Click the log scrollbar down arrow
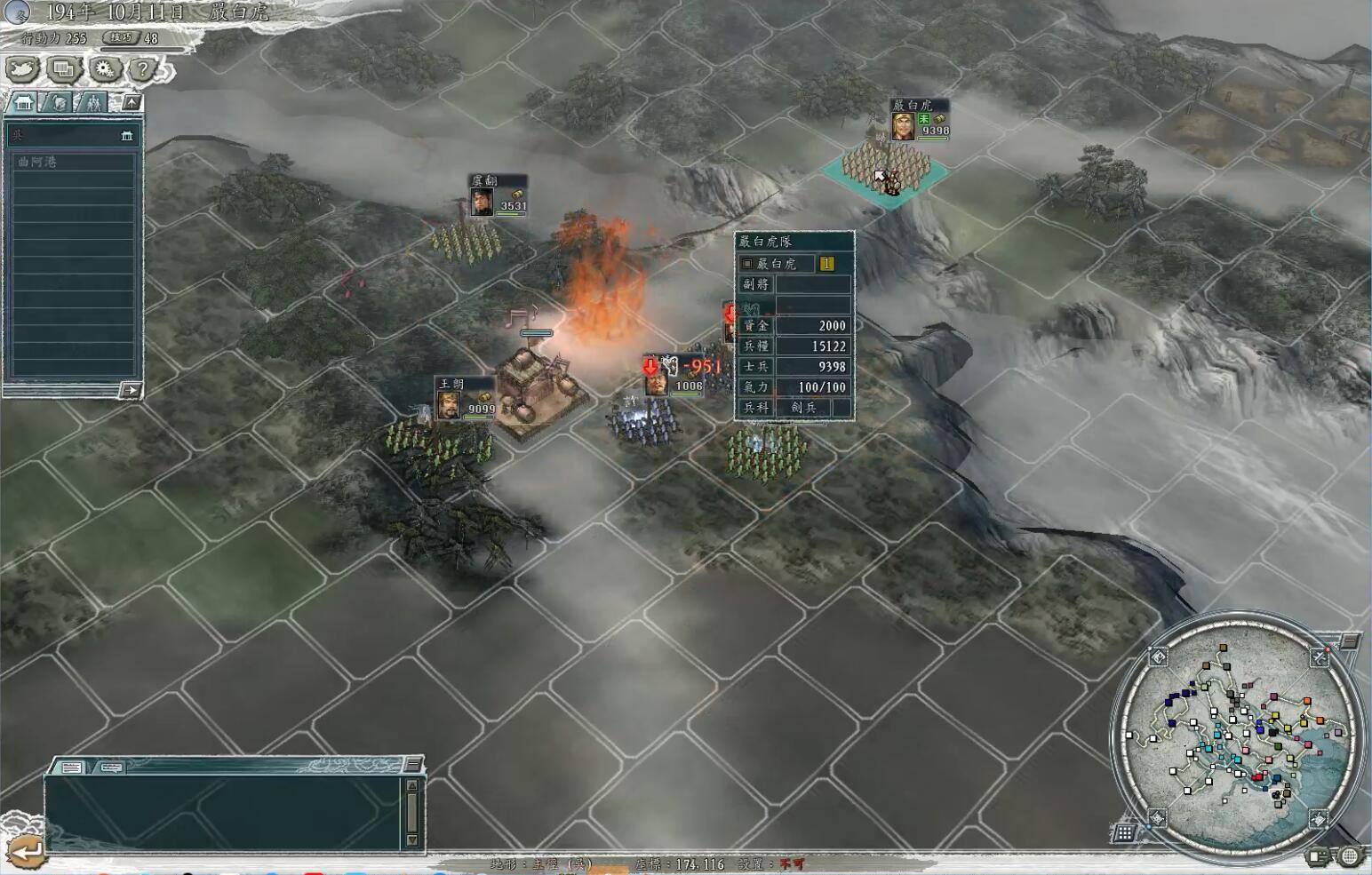Screen dimensions: 1372x875 click(411, 839)
